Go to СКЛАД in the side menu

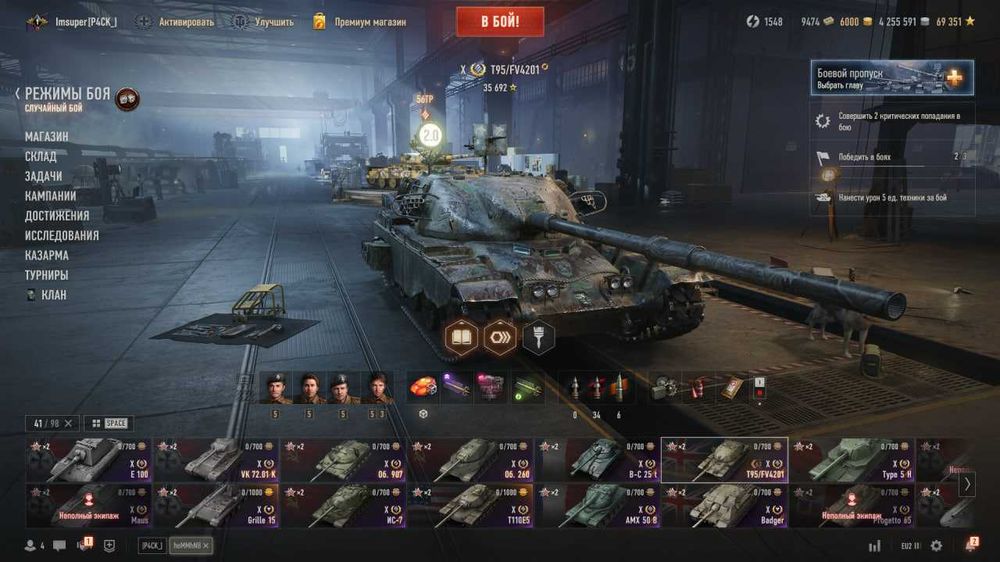(41, 157)
